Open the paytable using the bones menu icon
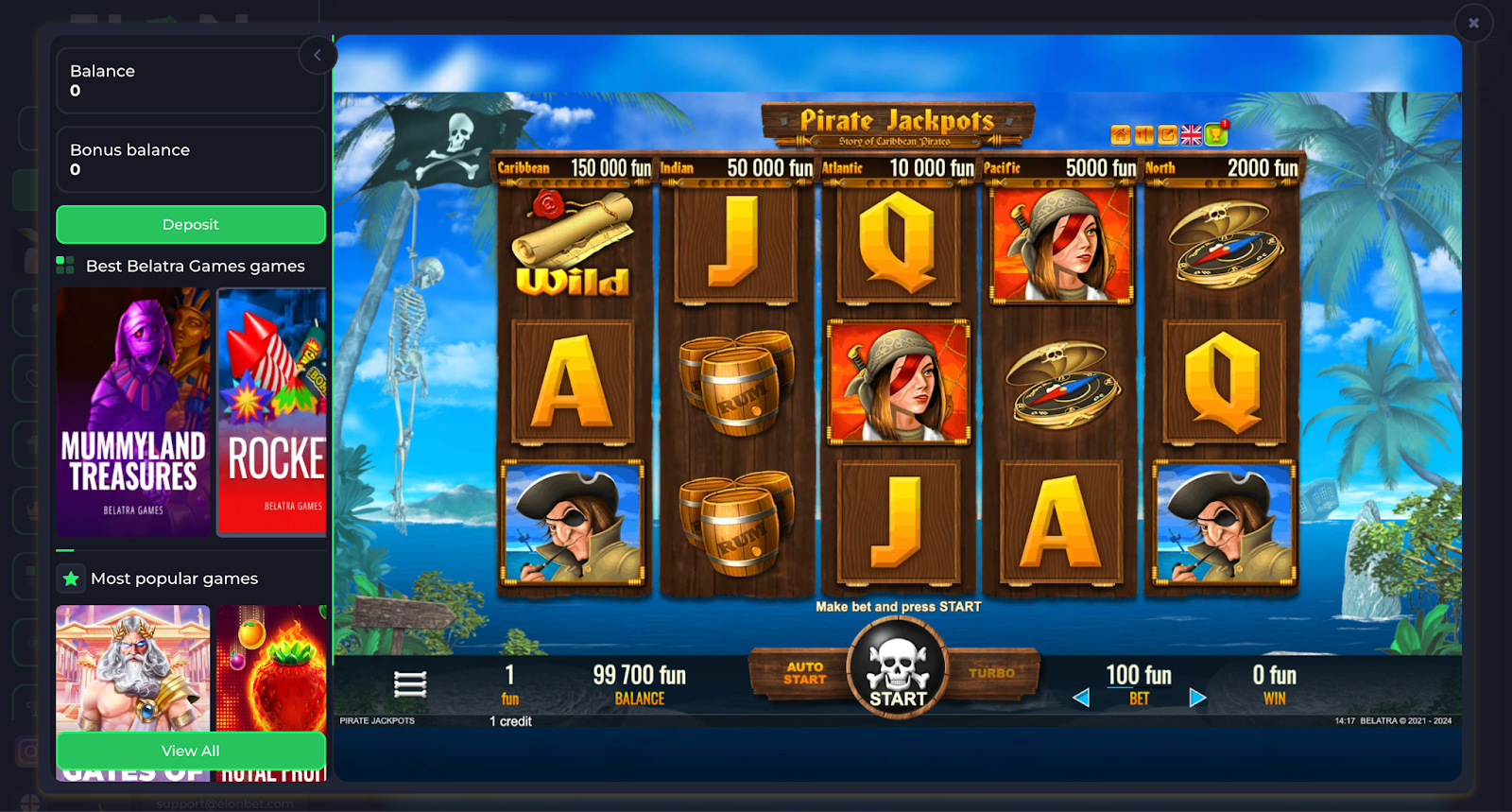1512x812 pixels. coord(410,682)
